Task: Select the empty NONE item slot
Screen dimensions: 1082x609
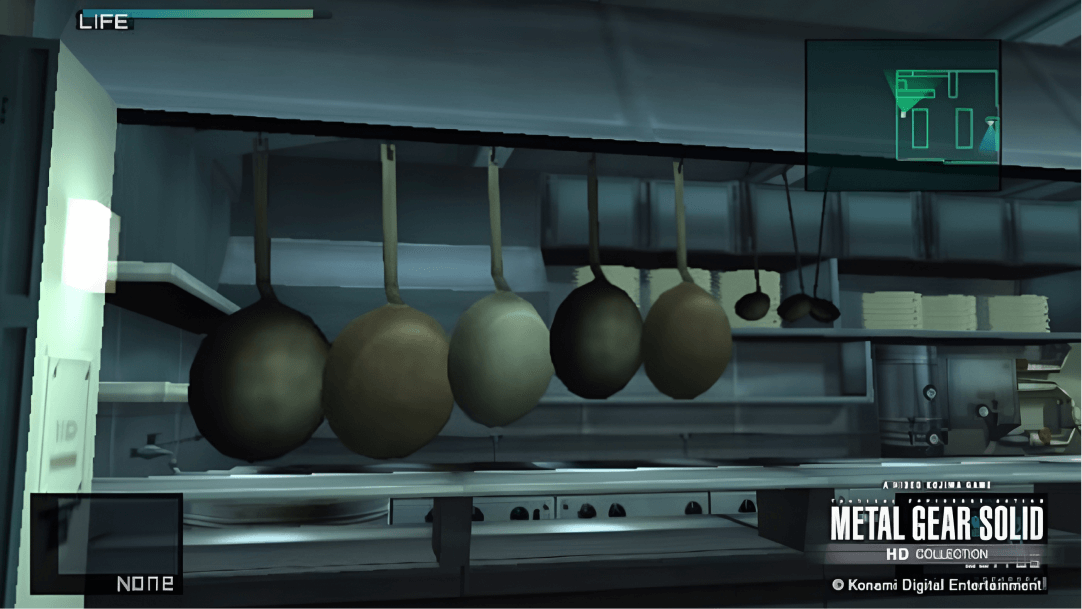Action: [106, 544]
